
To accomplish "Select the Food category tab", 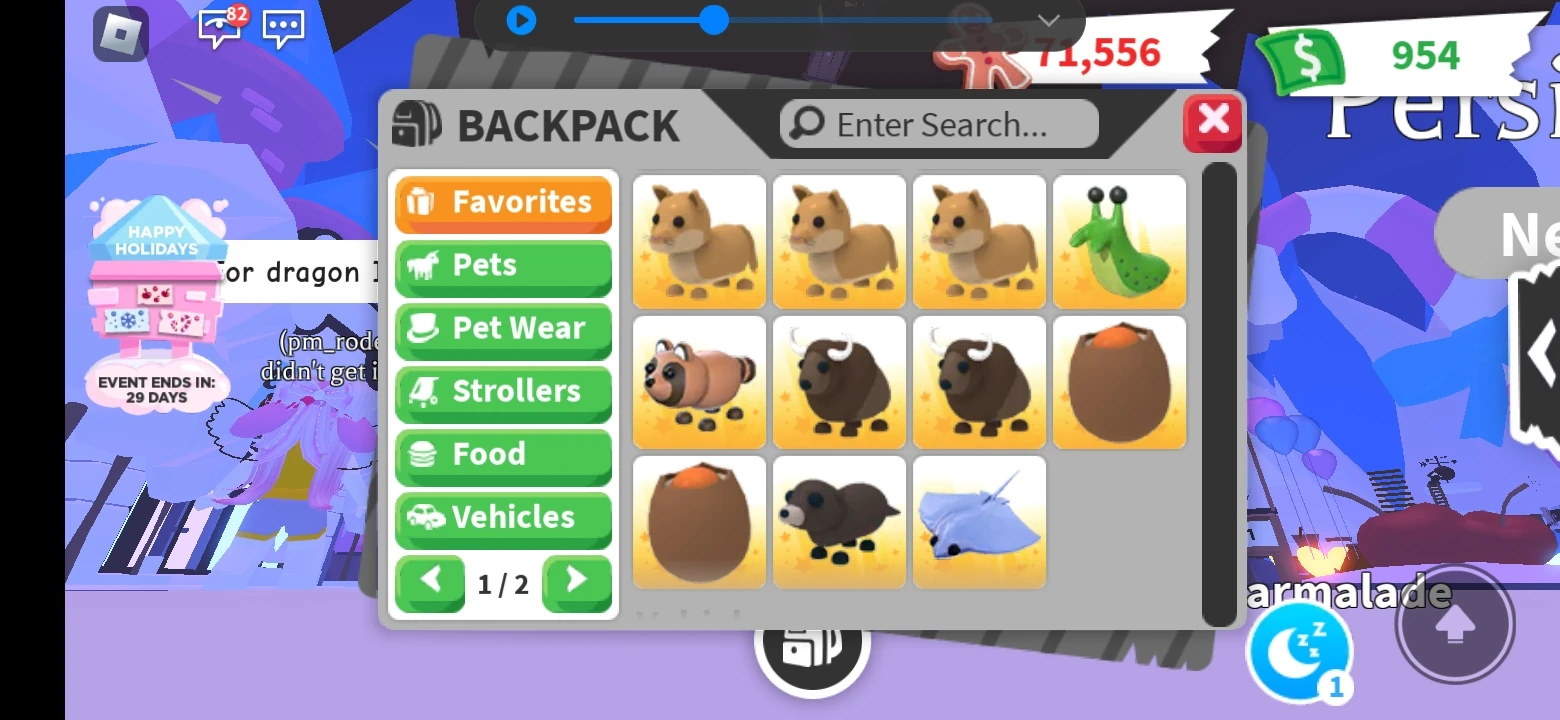I will coord(503,454).
